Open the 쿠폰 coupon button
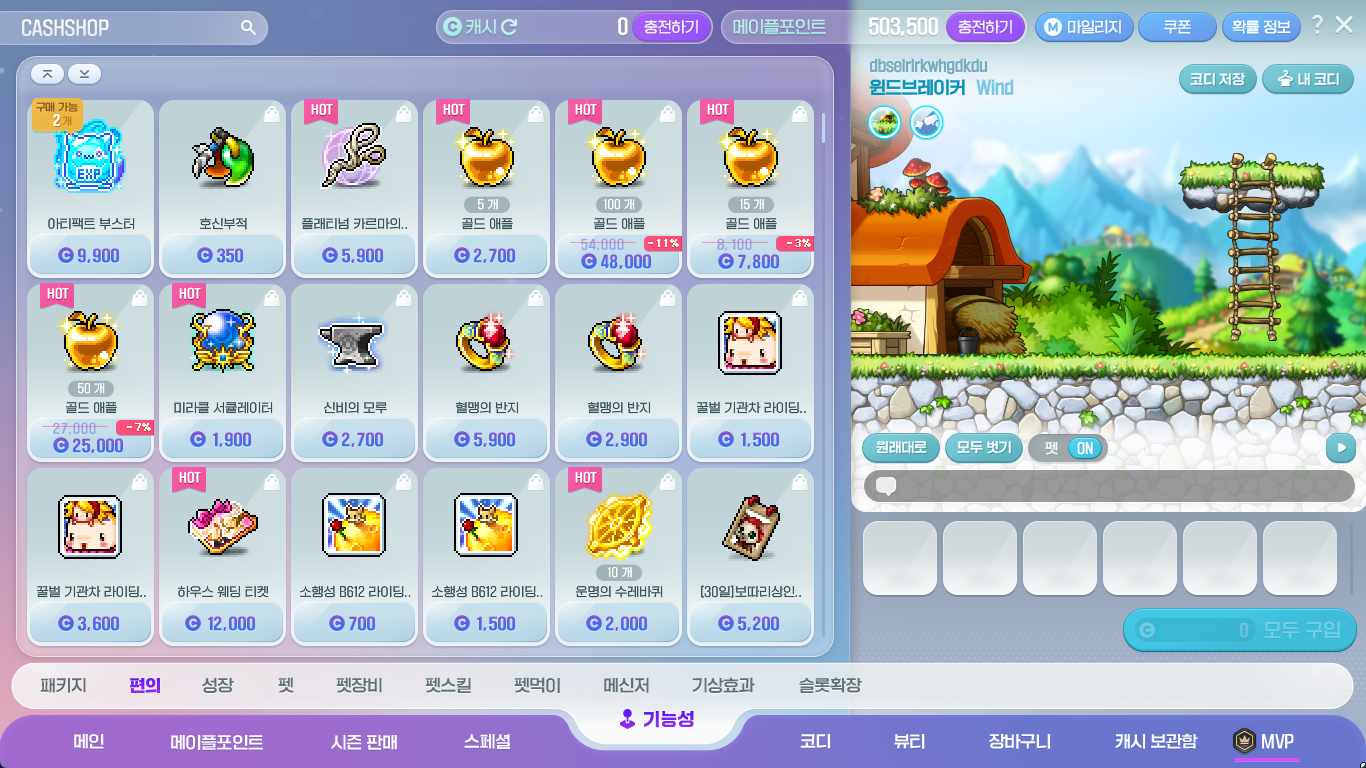Image resolution: width=1366 pixels, height=768 pixels. 1177,27
